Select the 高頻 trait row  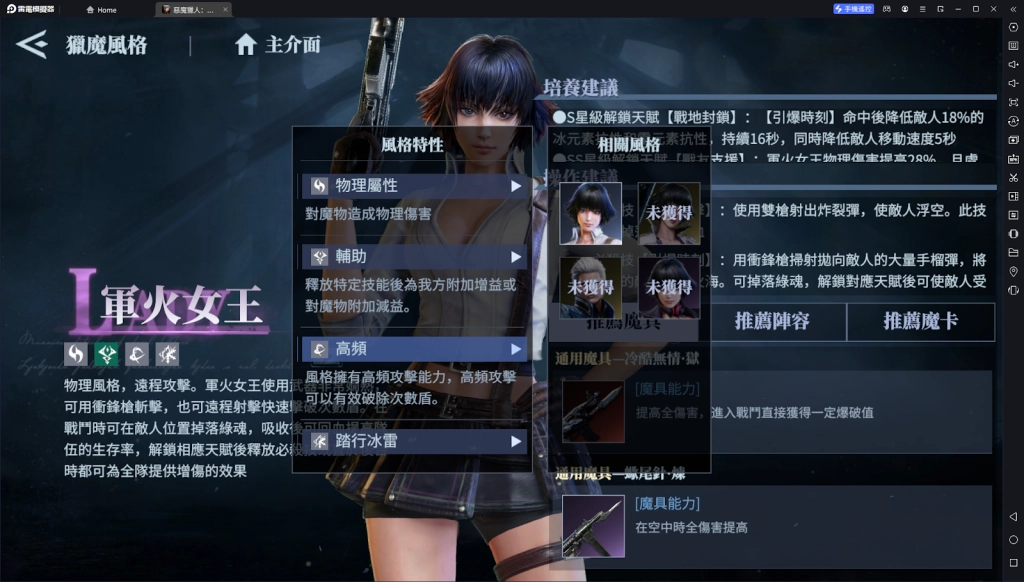(x=414, y=349)
